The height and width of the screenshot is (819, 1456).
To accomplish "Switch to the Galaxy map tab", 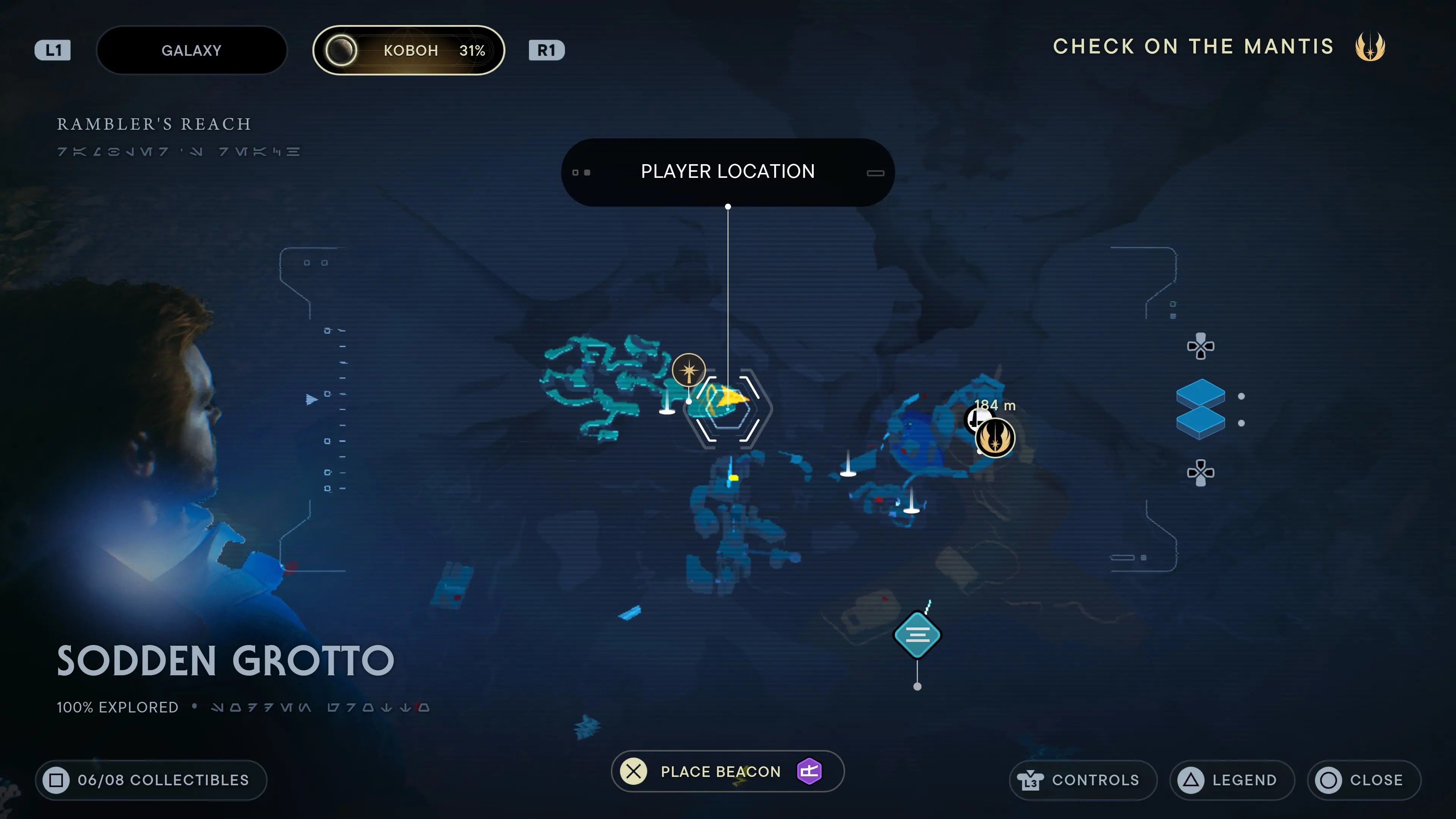I will pyautogui.click(x=191, y=50).
